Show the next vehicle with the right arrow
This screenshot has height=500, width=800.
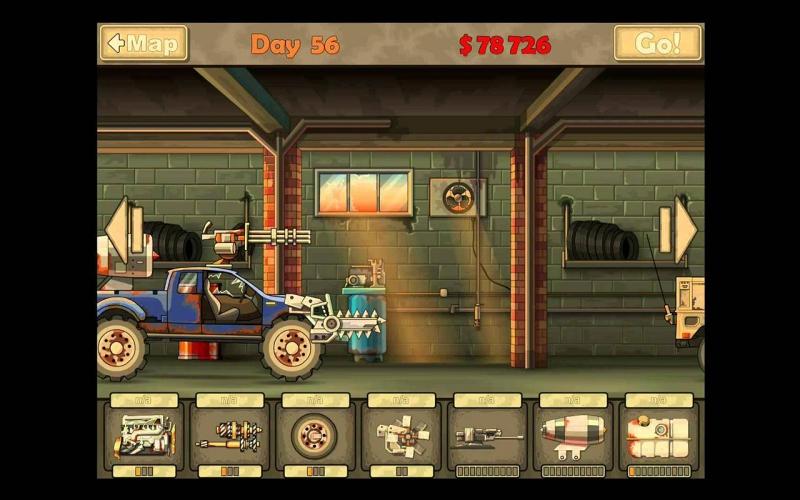(684, 231)
